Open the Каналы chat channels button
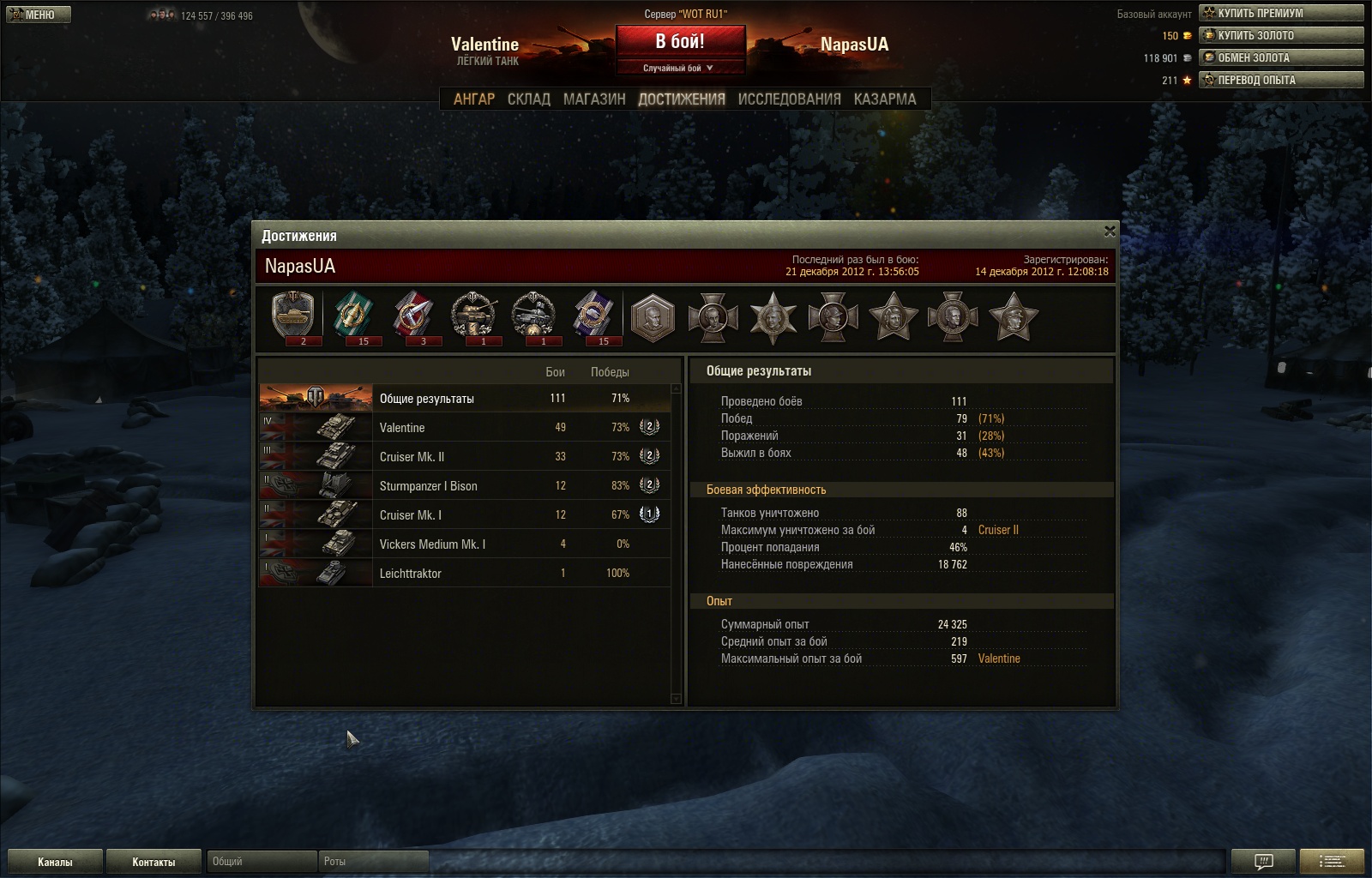The image size is (1372, 878). tap(55, 862)
